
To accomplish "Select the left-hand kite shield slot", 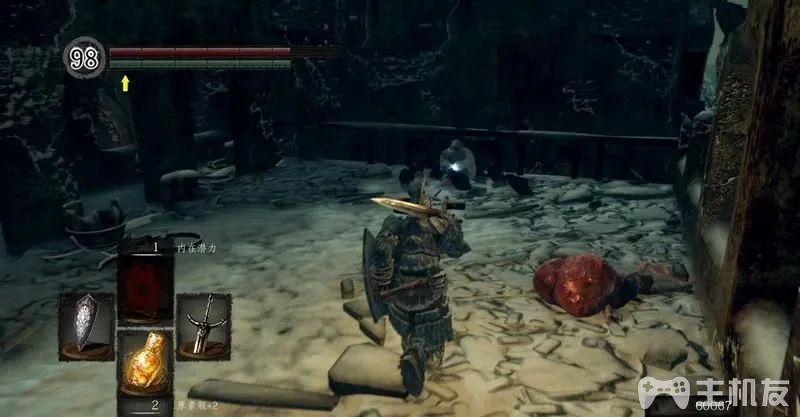I will [x=85, y=325].
